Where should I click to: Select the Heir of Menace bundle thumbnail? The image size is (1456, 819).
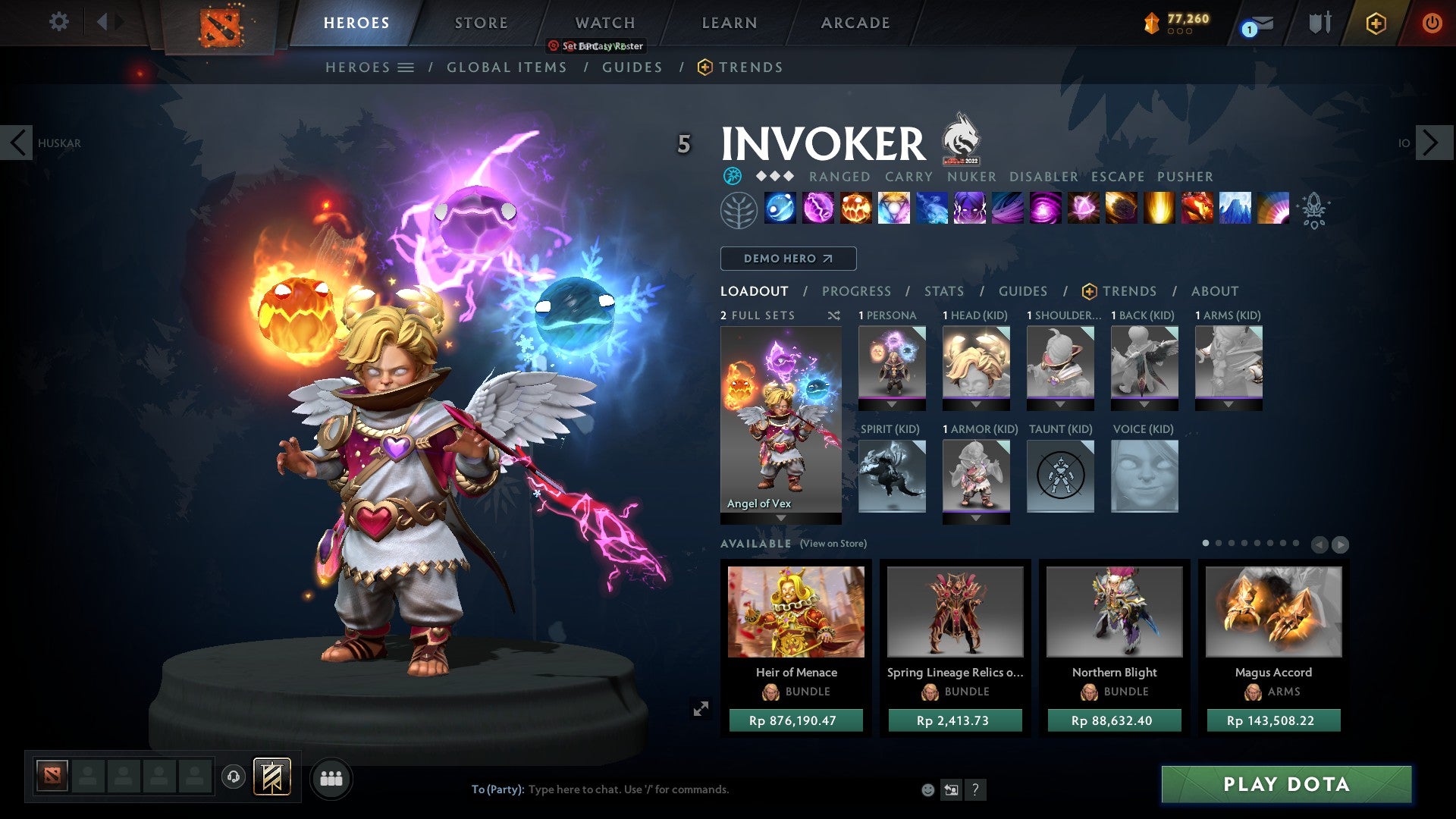click(x=798, y=611)
